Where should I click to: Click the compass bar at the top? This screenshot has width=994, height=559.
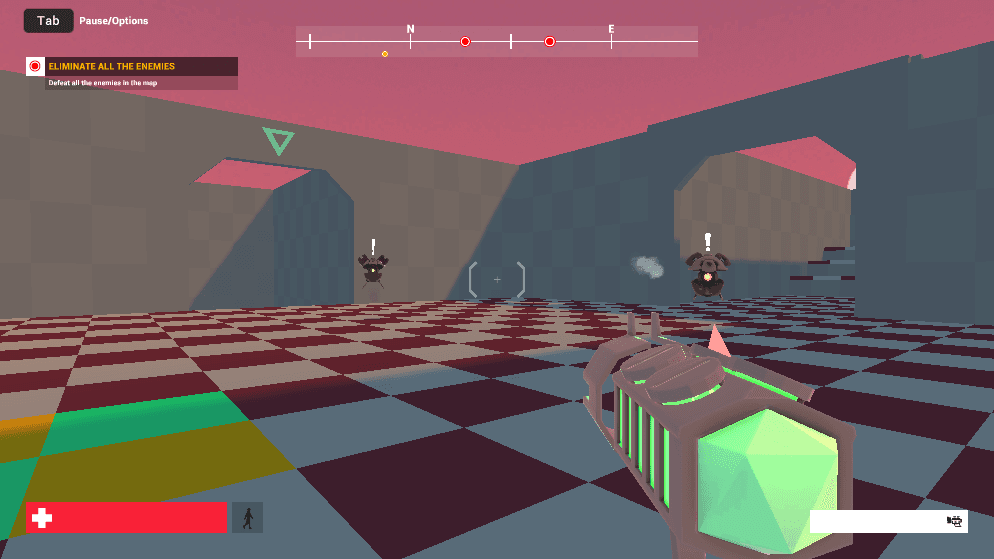point(496,41)
